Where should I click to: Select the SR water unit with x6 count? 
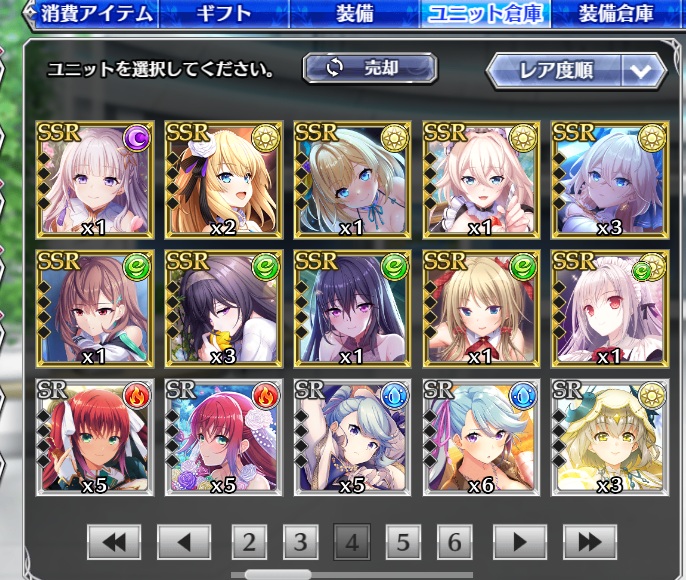pos(481,435)
